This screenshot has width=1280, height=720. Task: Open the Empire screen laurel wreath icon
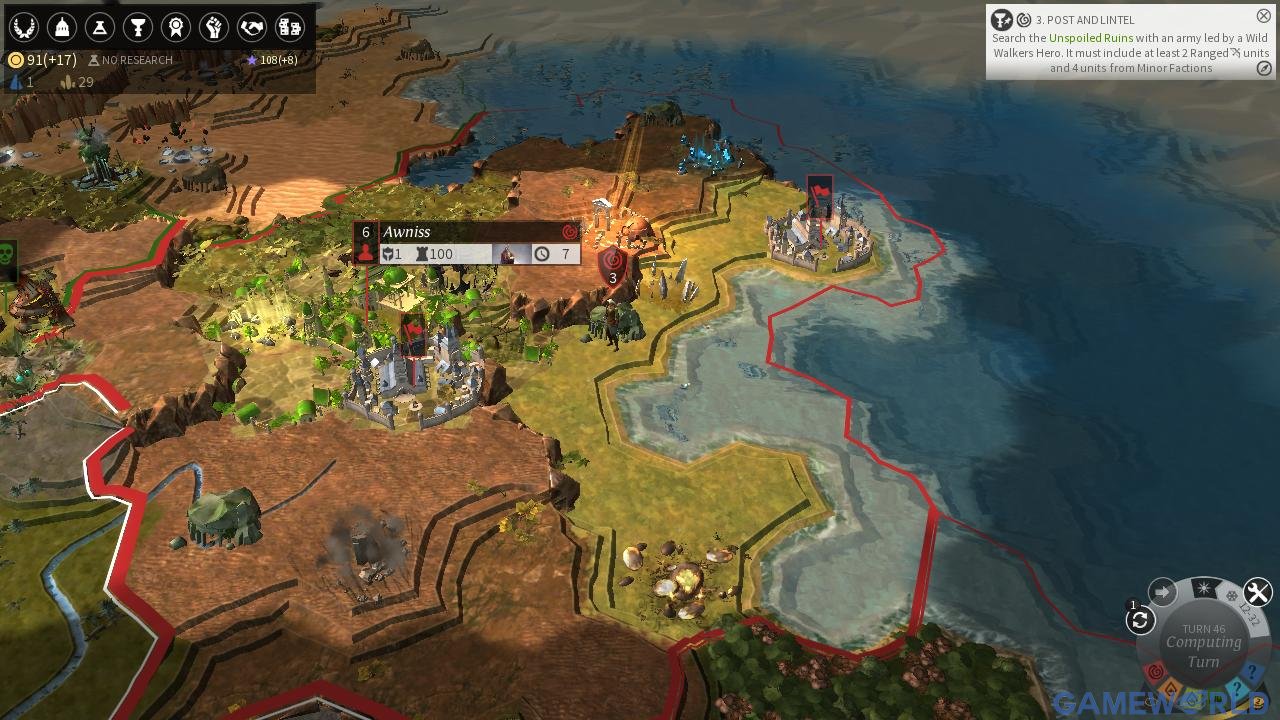tap(23, 27)
